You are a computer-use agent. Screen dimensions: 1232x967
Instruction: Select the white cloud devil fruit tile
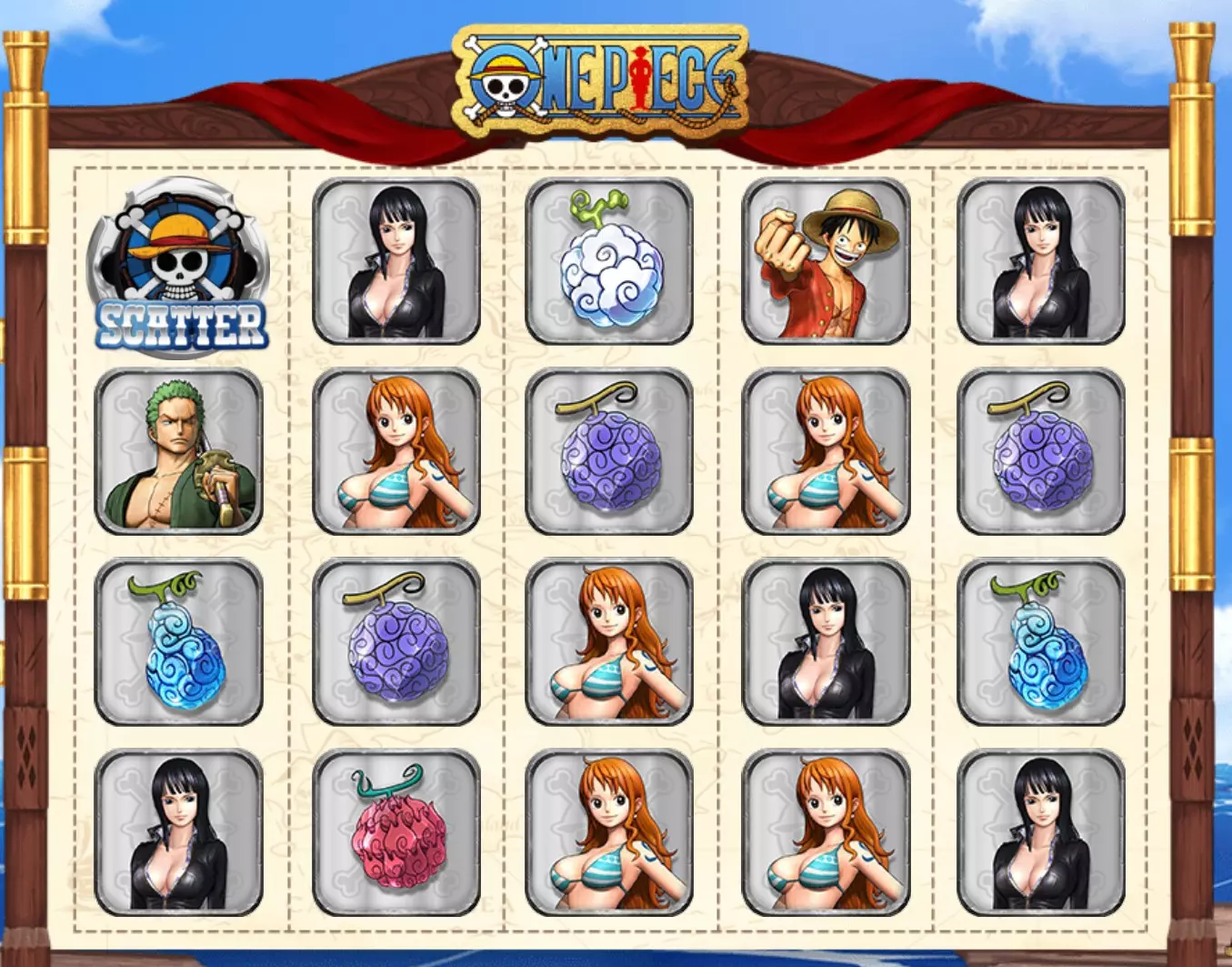click(608, 261)
